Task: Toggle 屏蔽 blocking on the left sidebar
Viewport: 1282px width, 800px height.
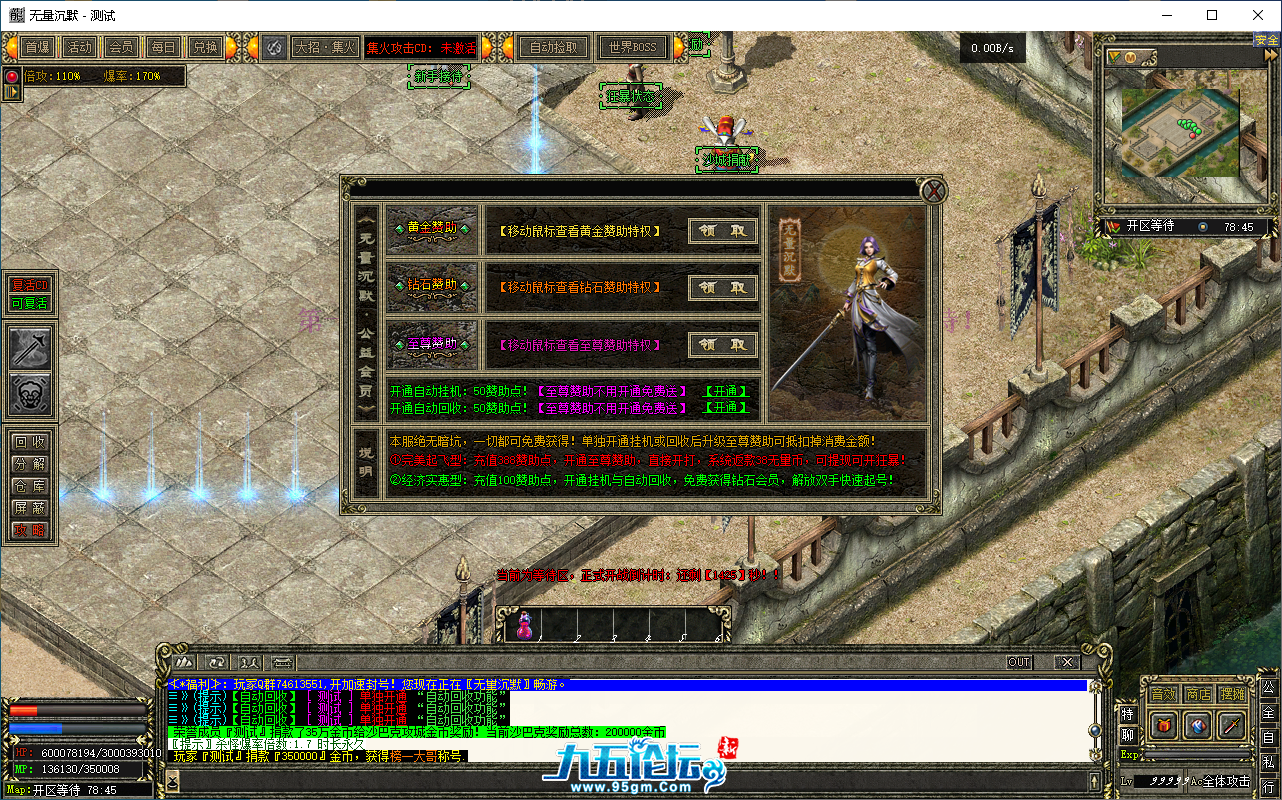Action: click(x=28, y=506)
